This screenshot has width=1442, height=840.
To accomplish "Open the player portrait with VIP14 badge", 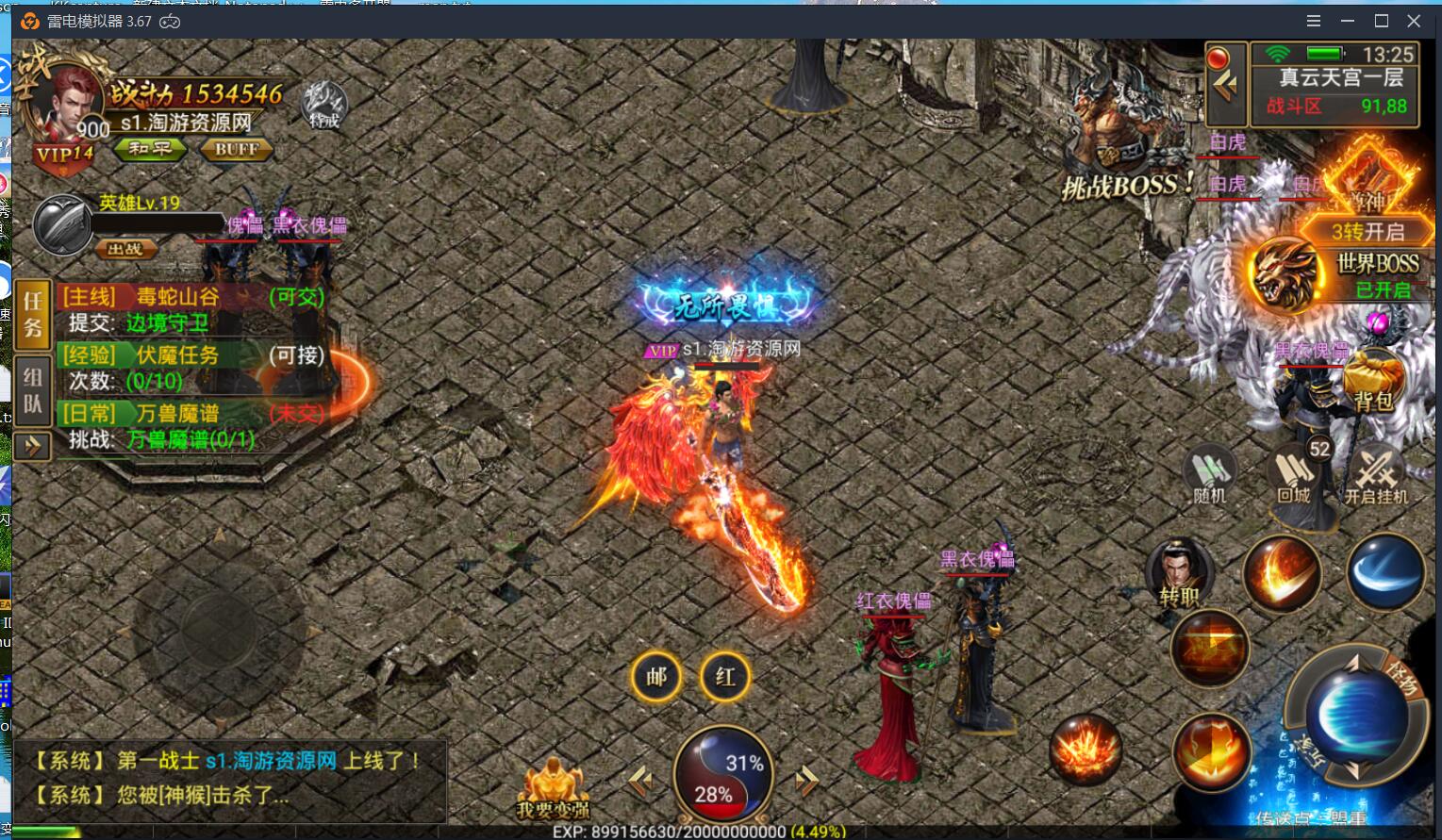I will pos(68,108).
